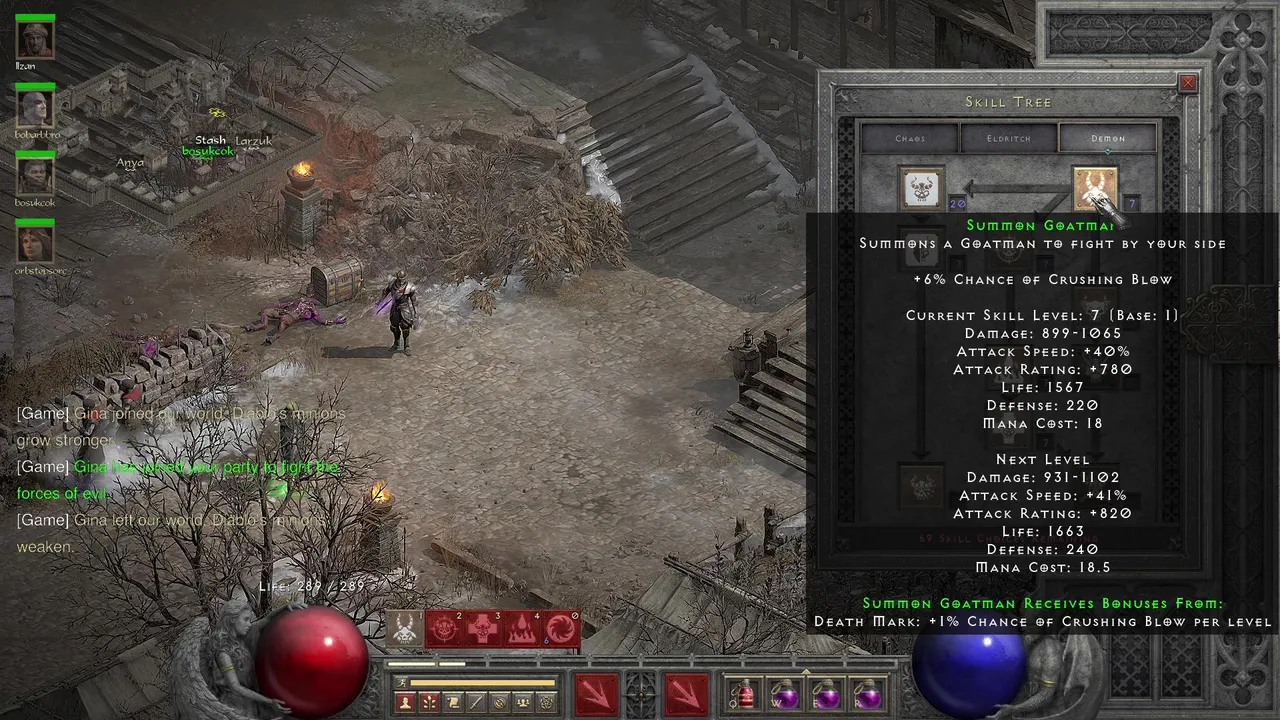
Task: Close the Skill Tree panel
Action: click(1188, 84)
